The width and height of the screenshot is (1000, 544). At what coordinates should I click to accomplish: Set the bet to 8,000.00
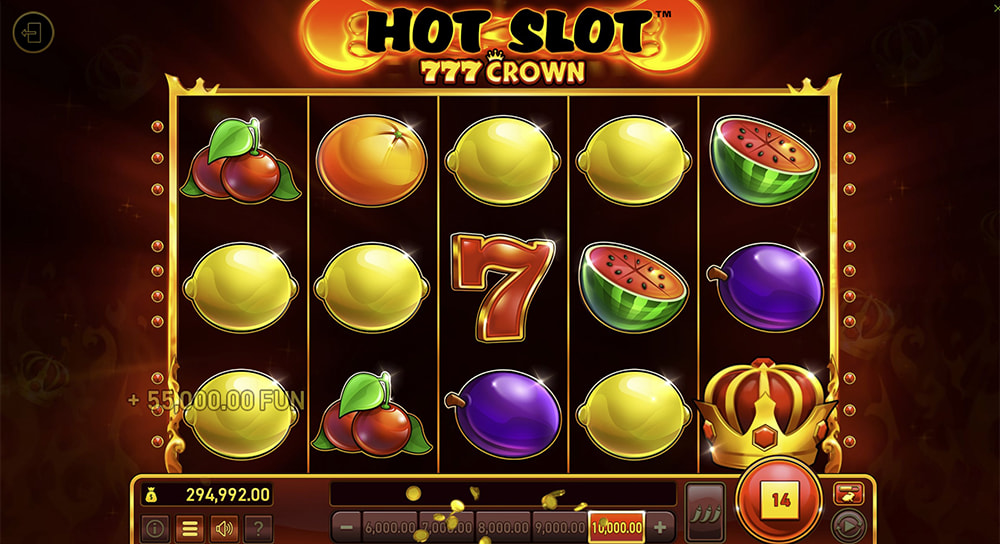coord(503,527)
